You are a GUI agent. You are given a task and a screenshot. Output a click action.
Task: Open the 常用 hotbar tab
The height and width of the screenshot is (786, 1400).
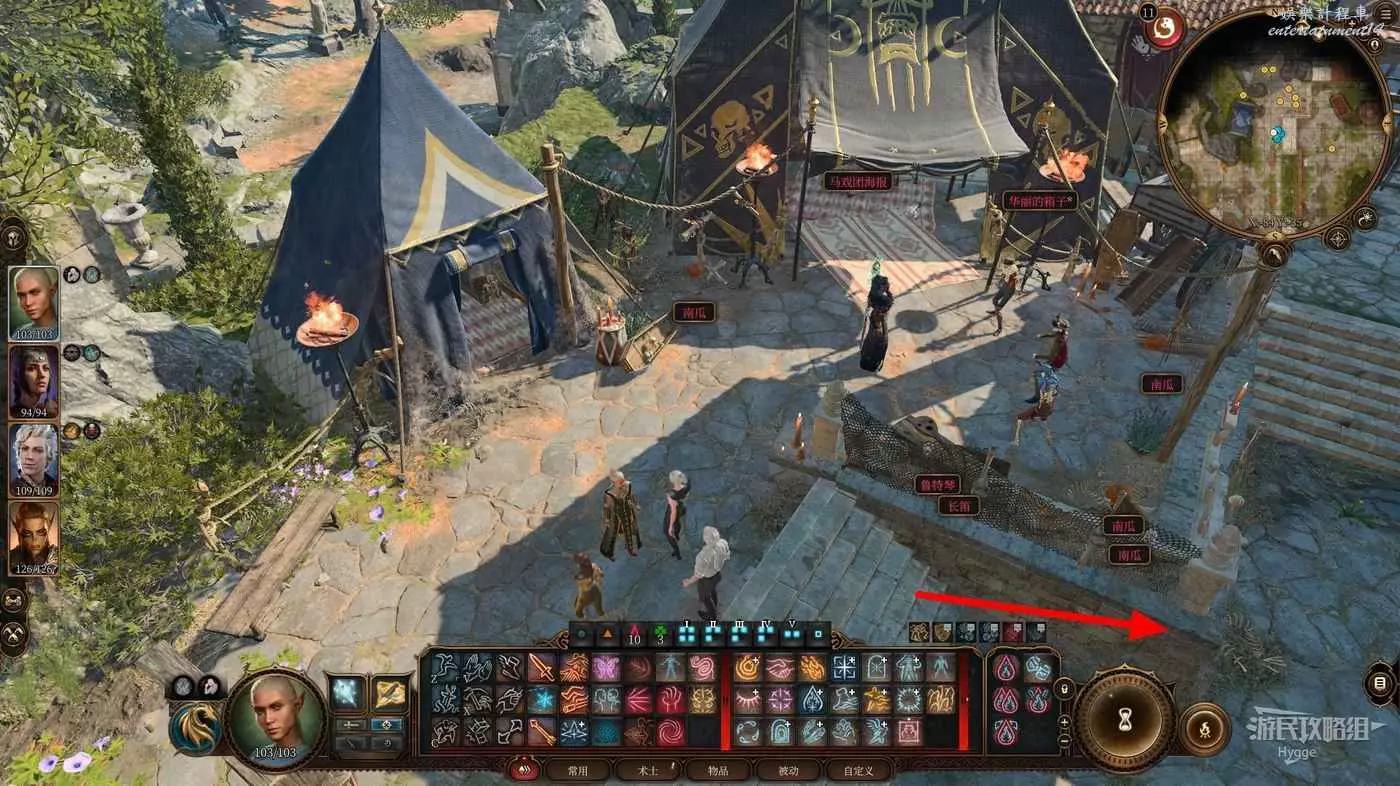point(576,770)
